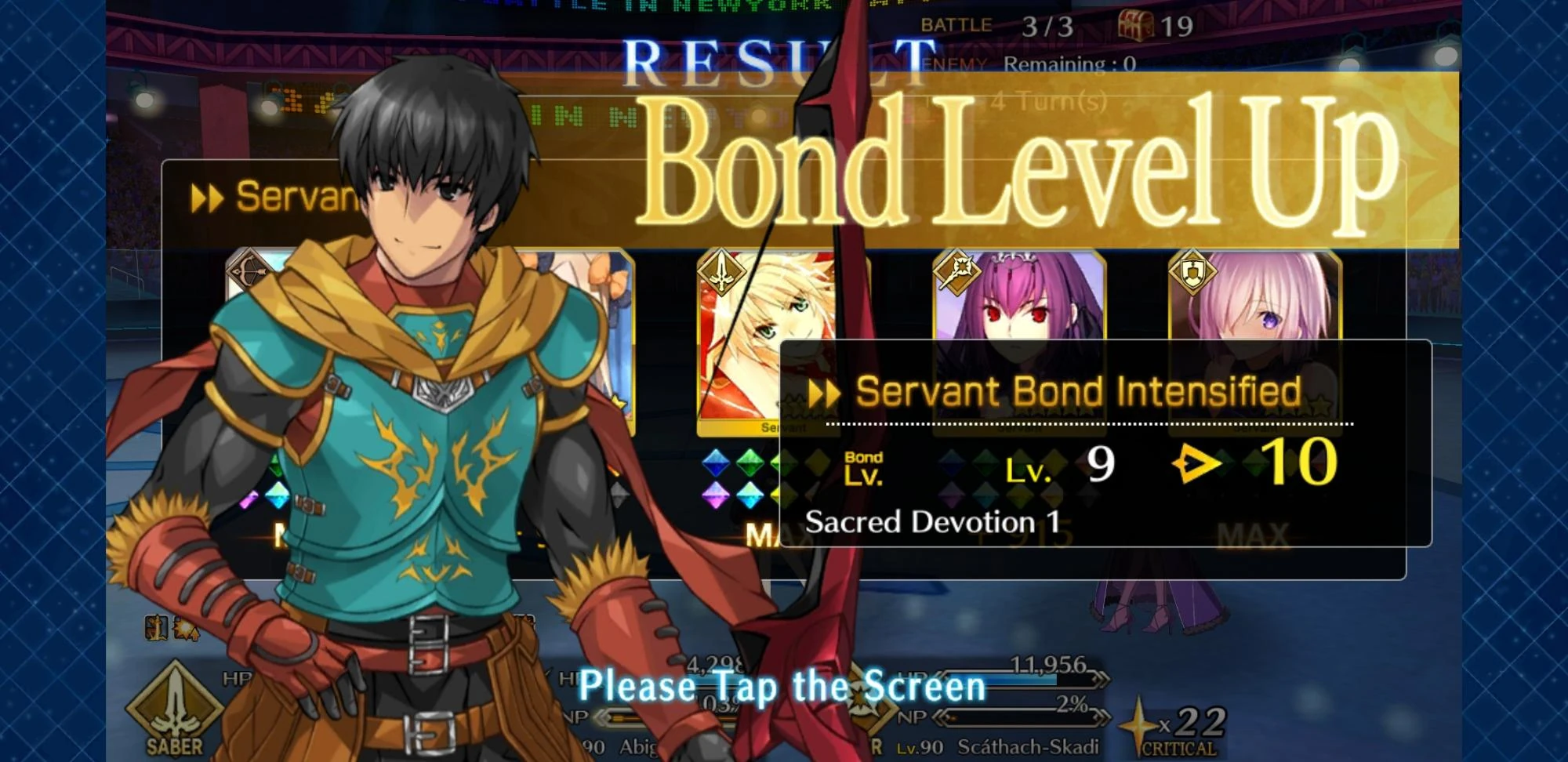Click the QP coin icon near the character's arm
Screen dimensions: 1568x762
155,627
